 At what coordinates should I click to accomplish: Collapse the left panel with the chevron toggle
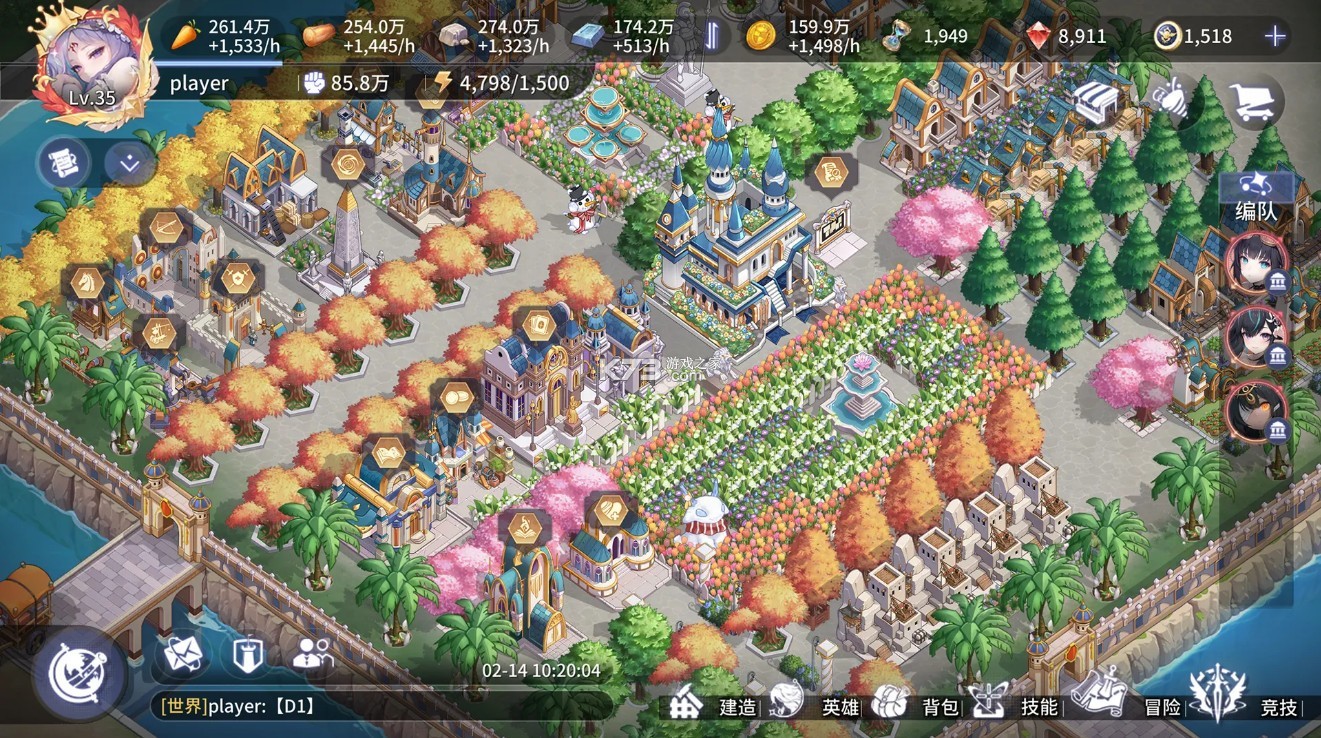pos(128,165)
